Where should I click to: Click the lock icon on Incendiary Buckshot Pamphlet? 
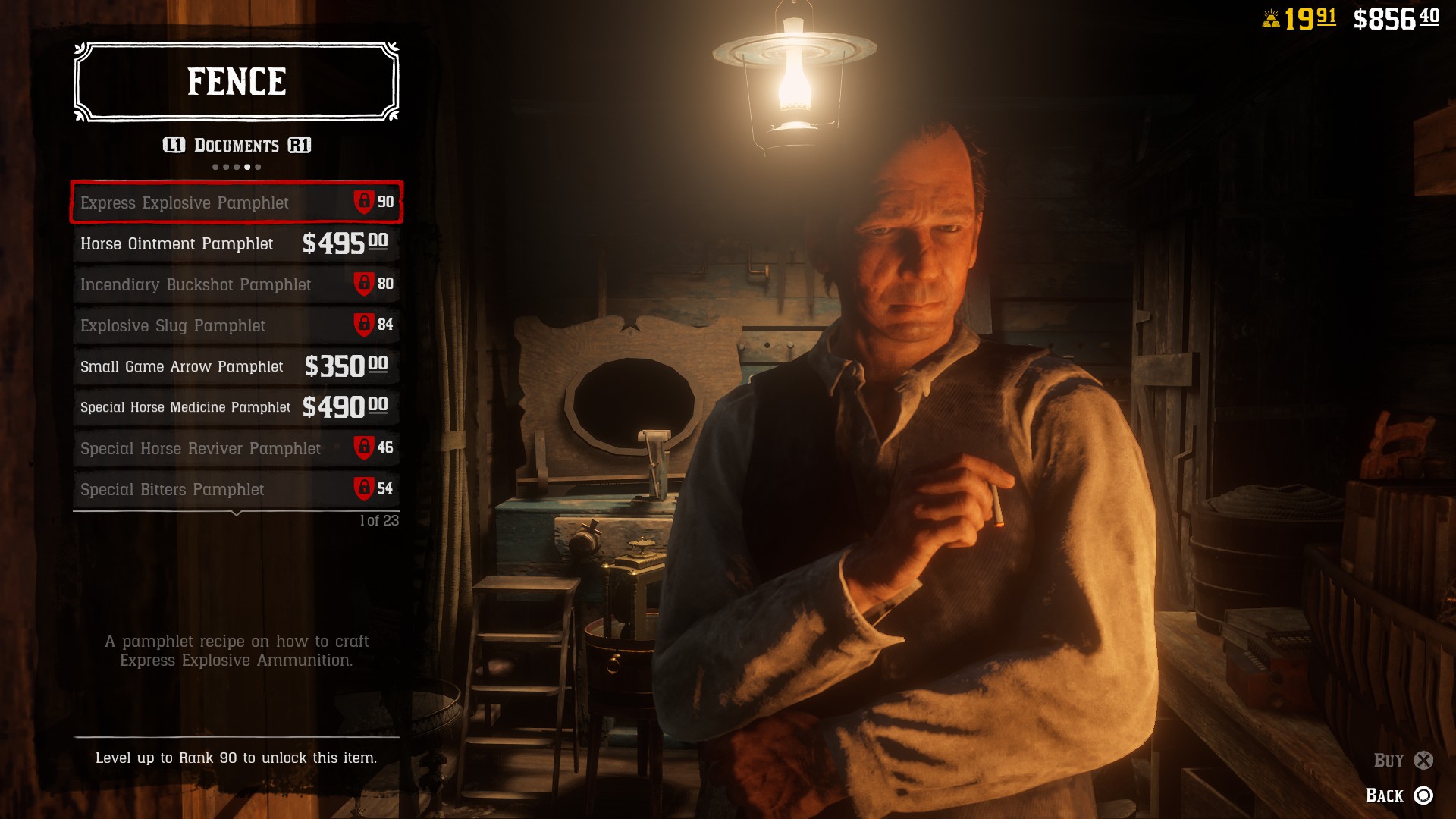click(365, 284)
